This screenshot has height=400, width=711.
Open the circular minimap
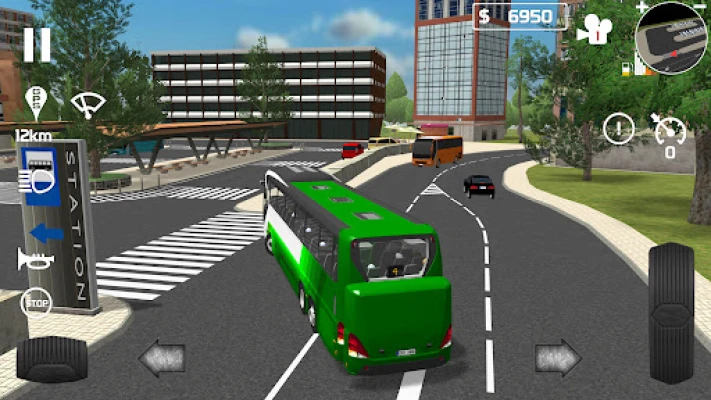[x=672, y=39]
